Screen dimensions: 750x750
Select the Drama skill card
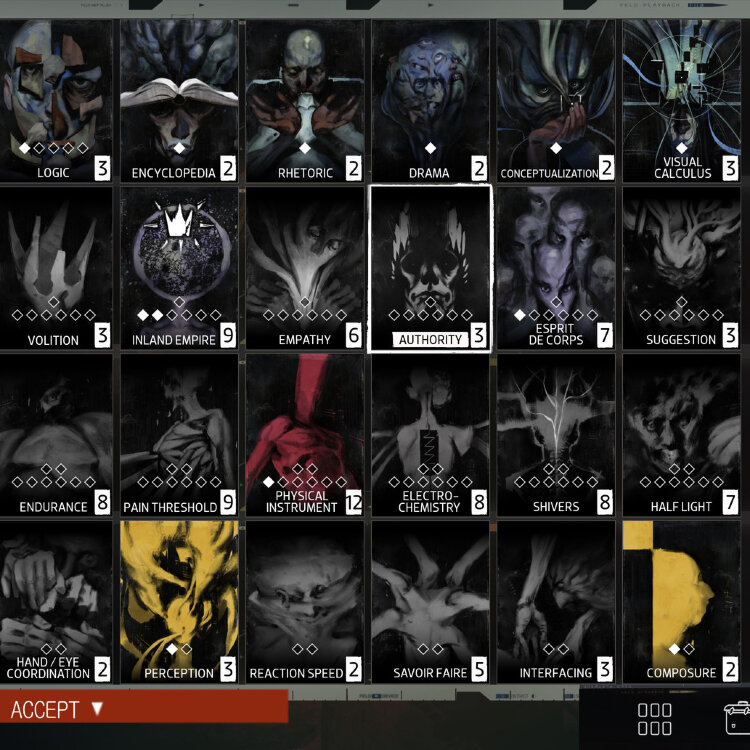pos(430,100)
